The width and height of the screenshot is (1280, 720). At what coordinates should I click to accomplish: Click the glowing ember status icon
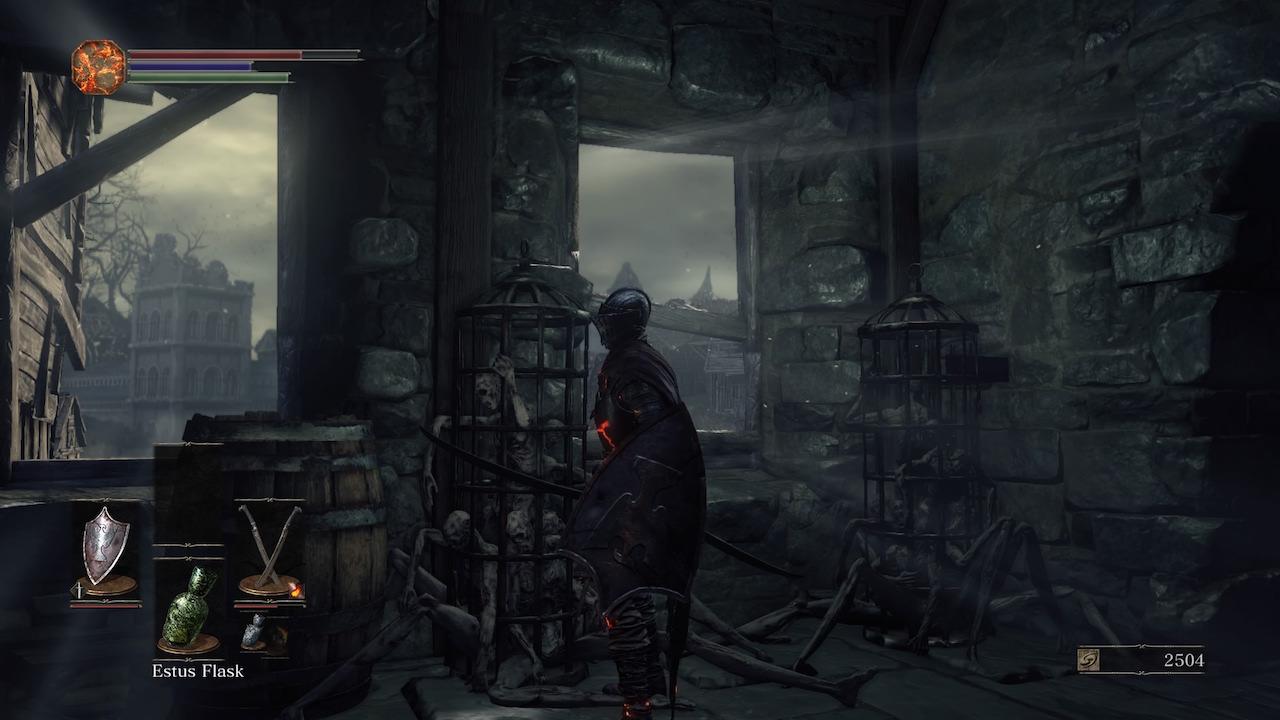tap(98, 67)
